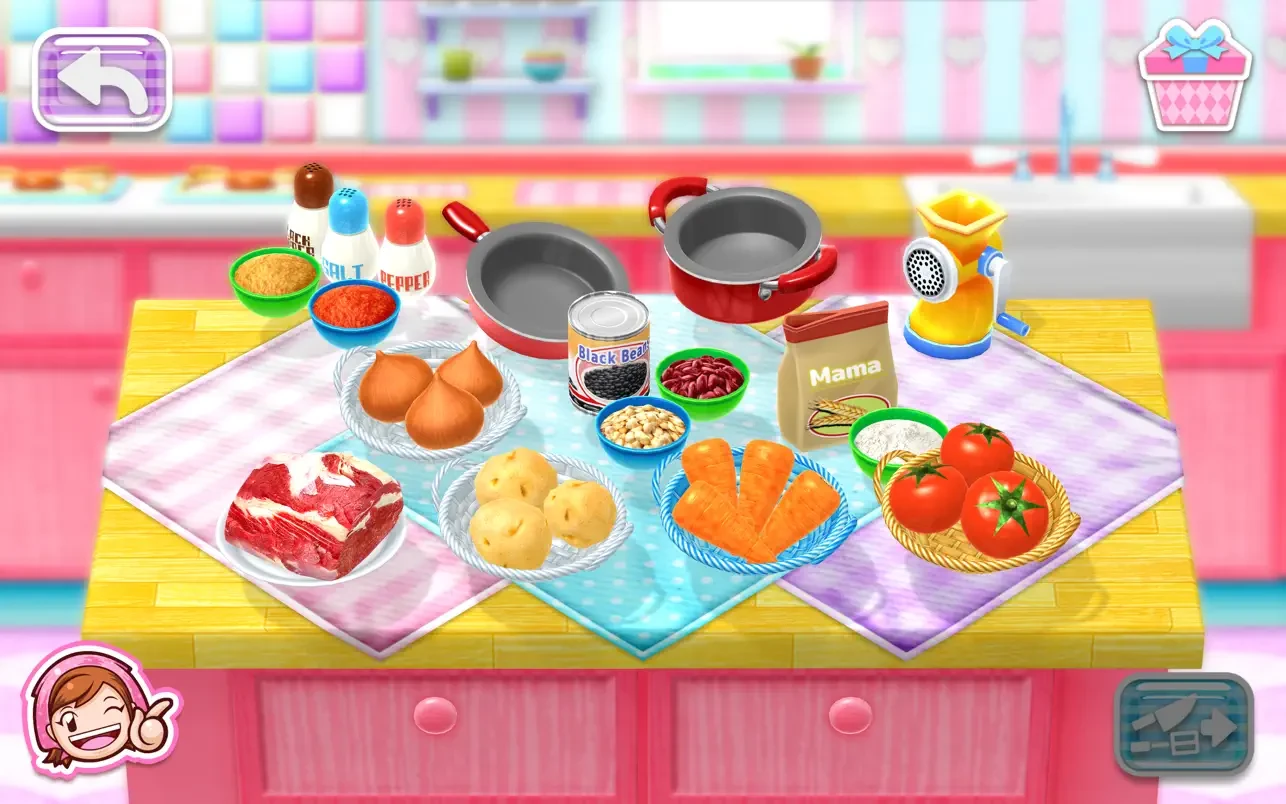Select the red spice bowl

coord(352,310)
